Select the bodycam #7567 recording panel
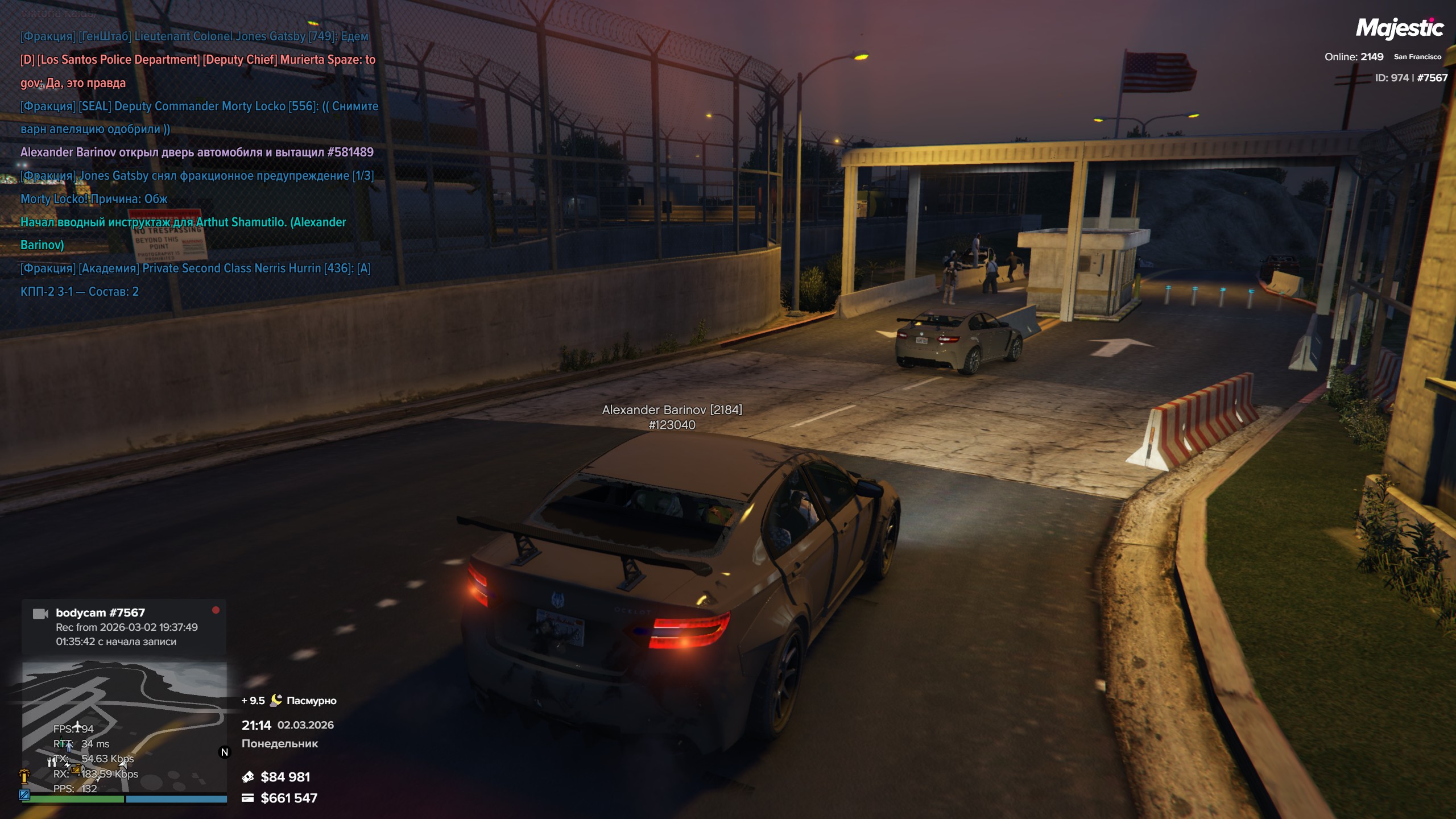Screen dimensions: 1456x819 coord(124,627)
